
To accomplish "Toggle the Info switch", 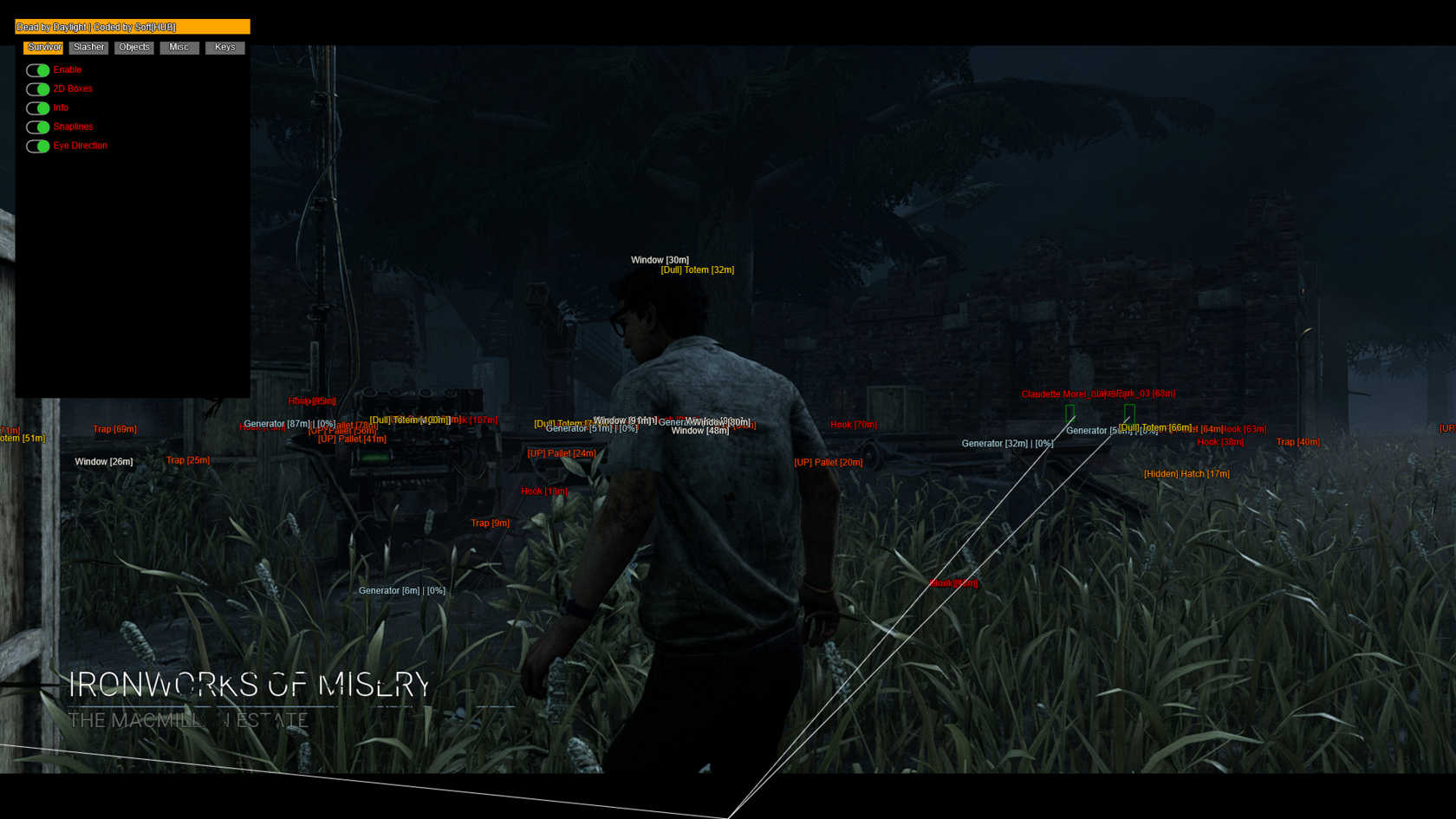I will click(x=38, y=107).
